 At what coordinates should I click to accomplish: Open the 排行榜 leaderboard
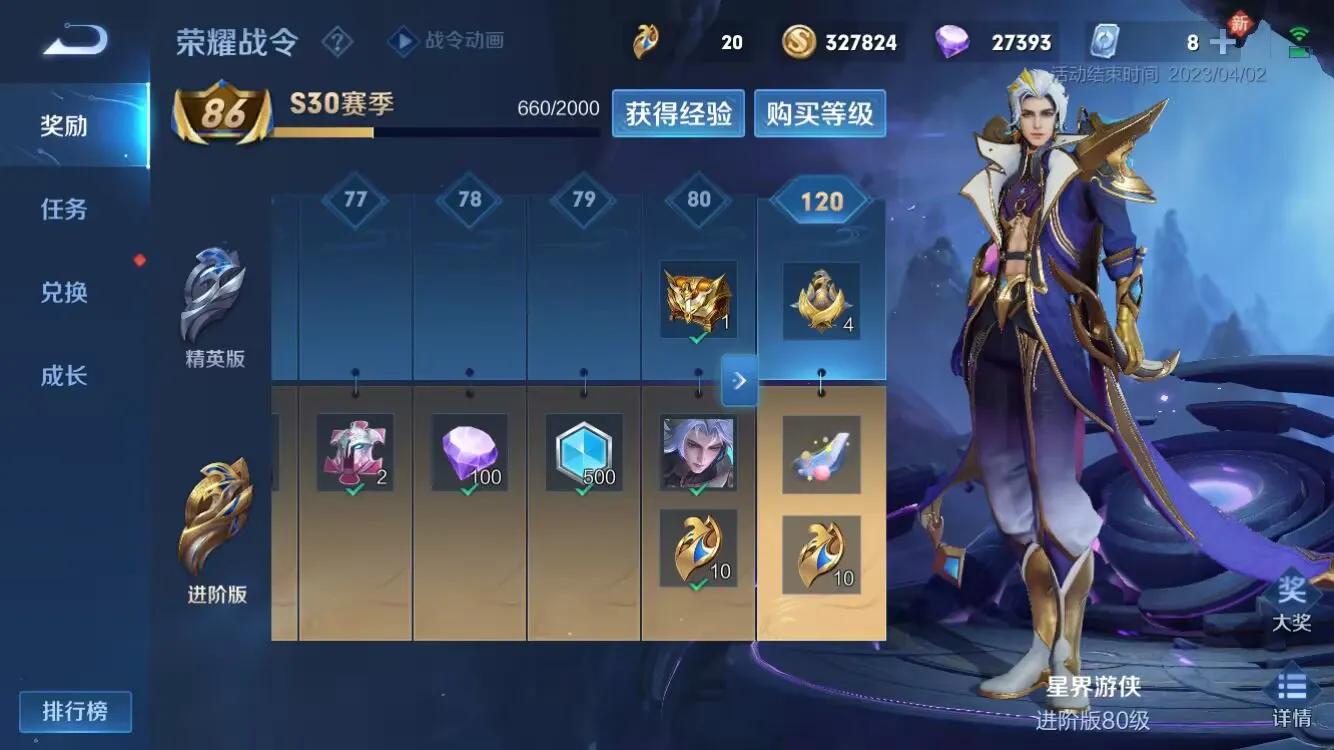(x=75, y=712)
